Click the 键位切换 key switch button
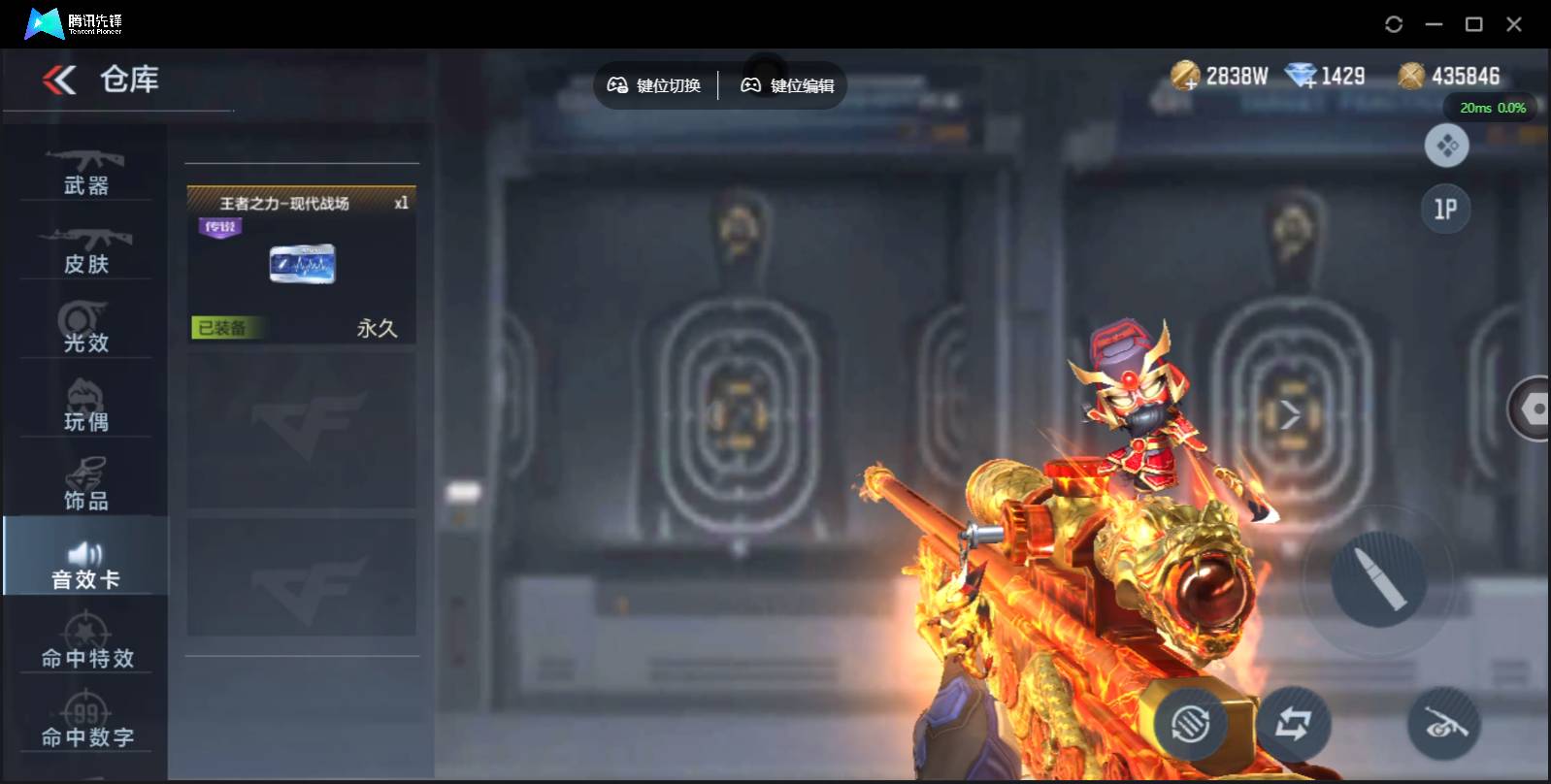1551x784 pixels. (x=654, y=85)
